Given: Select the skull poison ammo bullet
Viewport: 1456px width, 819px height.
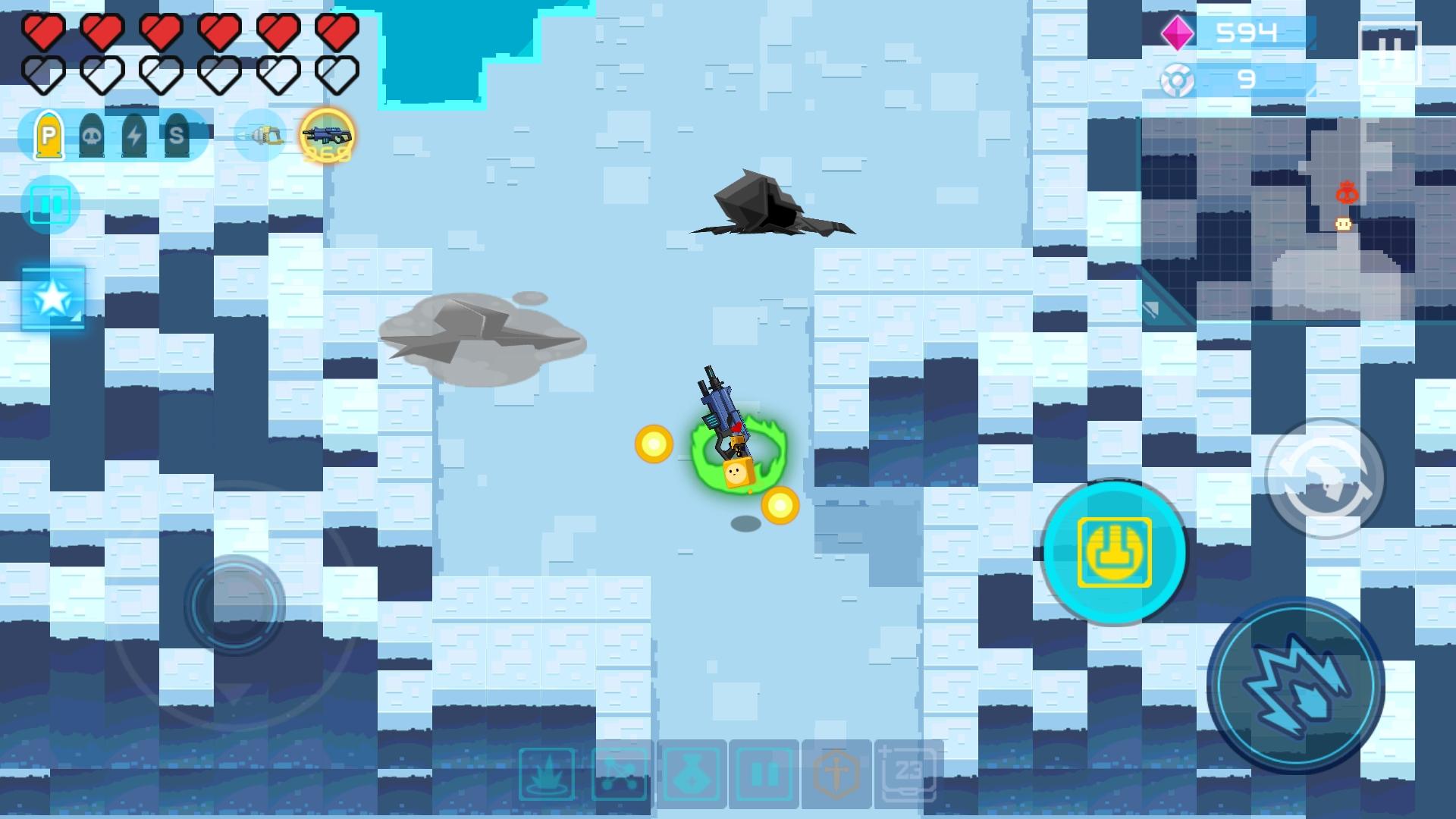Looking at the screenshot, I should tap(92, 136).
